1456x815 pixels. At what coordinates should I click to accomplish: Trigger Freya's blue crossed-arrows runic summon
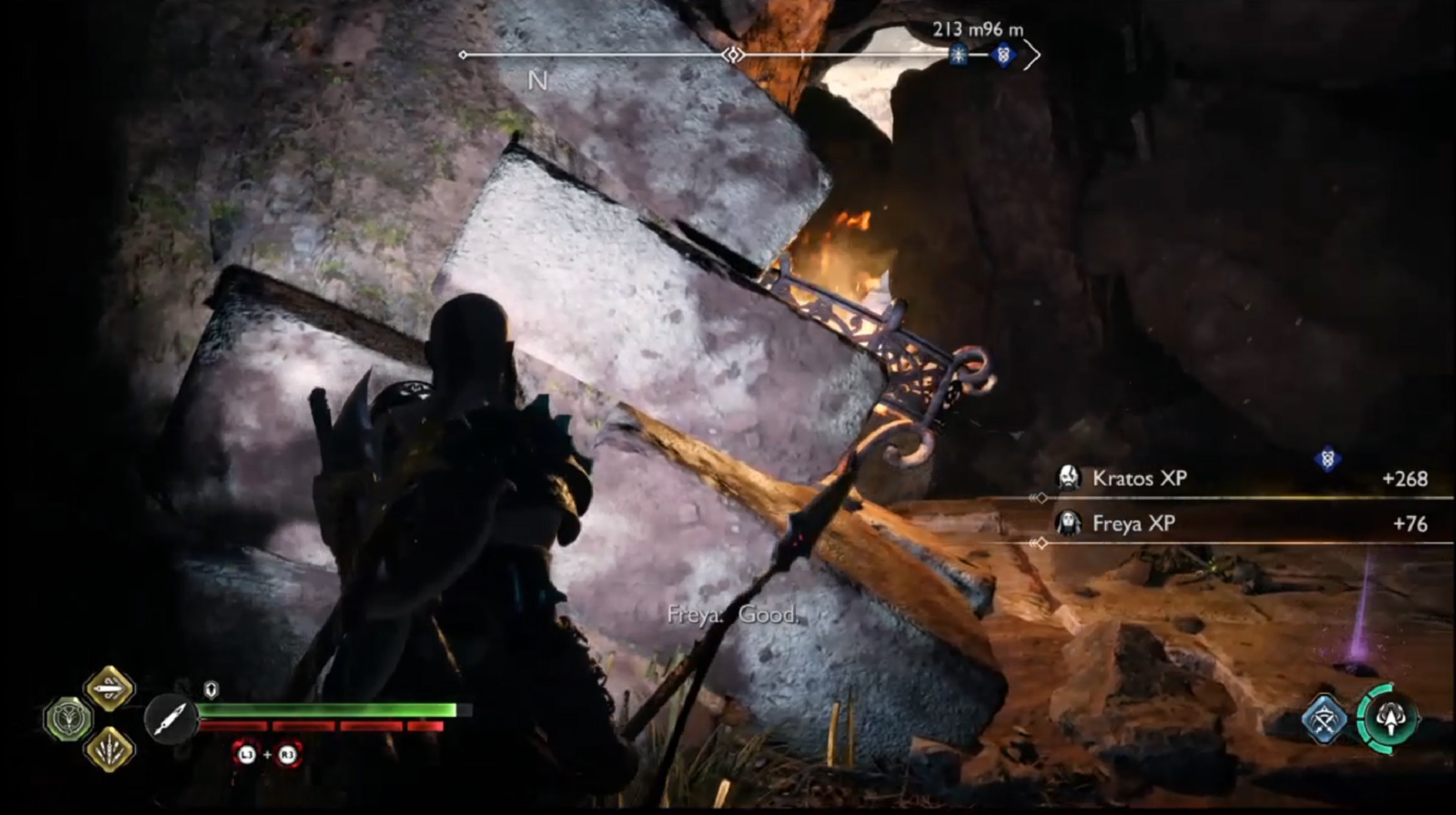(x=1325, y=719)
